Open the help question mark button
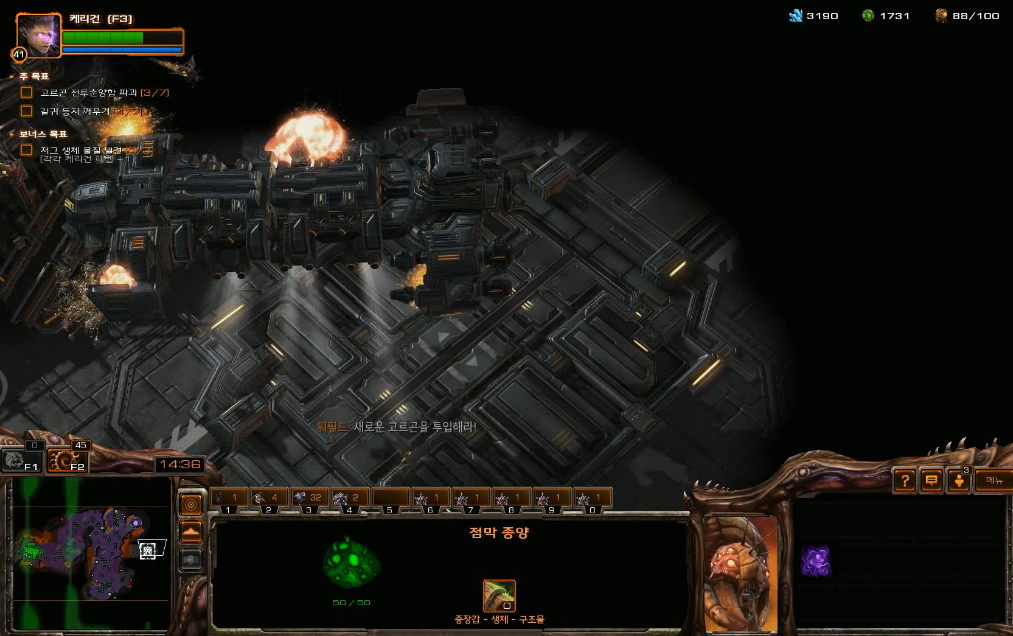This screenshot has width=1013, height=636. tap(904, 481)
